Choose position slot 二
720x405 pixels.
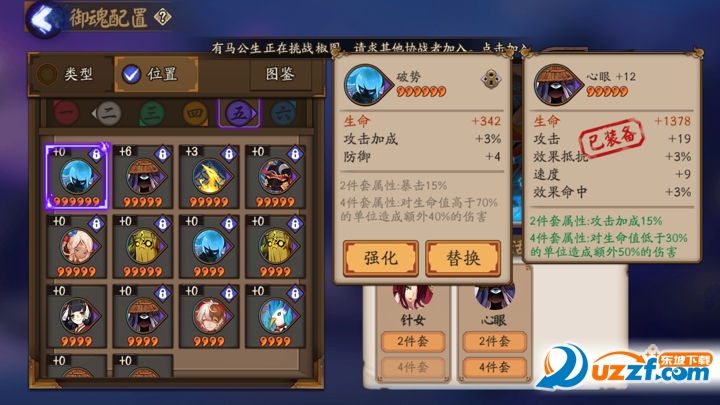tap(107, 113)
